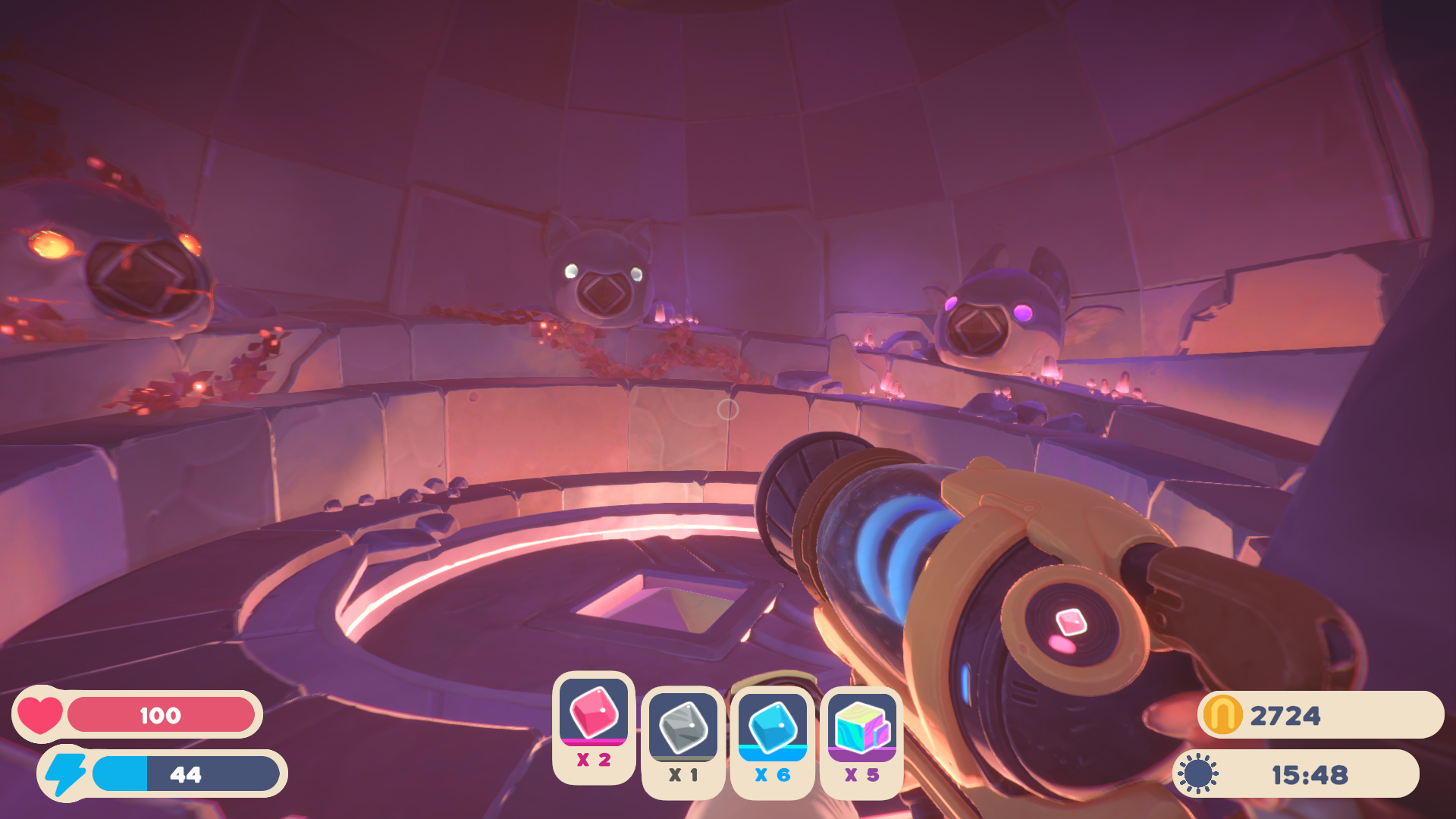Select the X 5 label under the rainbow cube
Viewport: 1456px width, 819px height.
(862, 773)
